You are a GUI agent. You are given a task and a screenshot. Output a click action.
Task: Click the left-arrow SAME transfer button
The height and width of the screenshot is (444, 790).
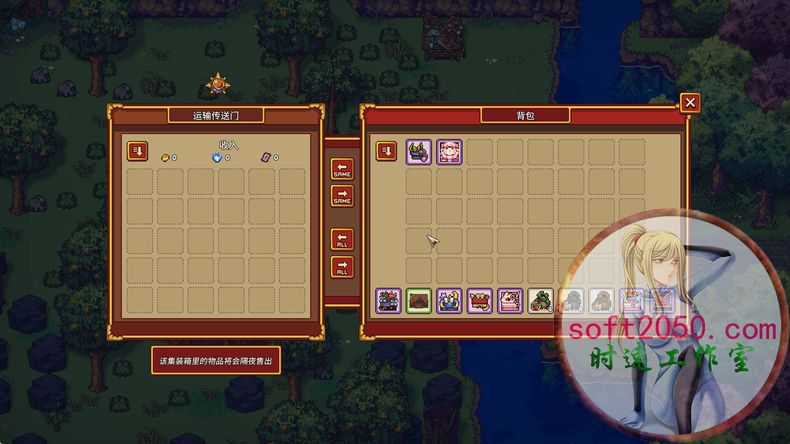tap(342, 169)
